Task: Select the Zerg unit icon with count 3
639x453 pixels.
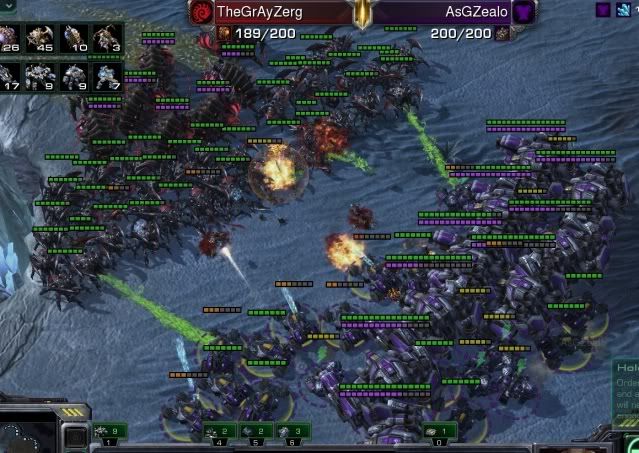Action: pos(107,40)
